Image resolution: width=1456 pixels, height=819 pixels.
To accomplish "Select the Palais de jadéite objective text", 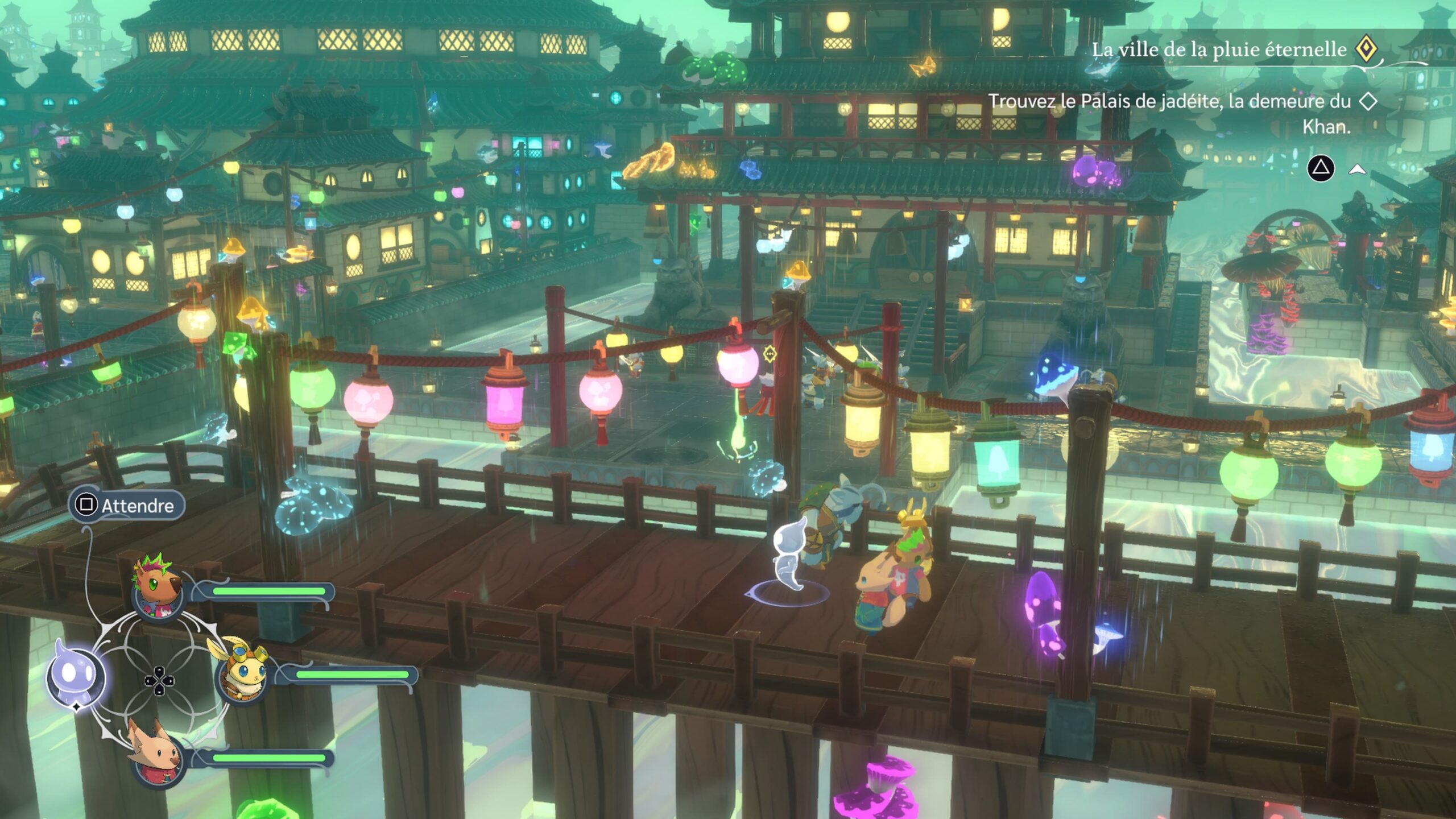I will click(1169, 113).
